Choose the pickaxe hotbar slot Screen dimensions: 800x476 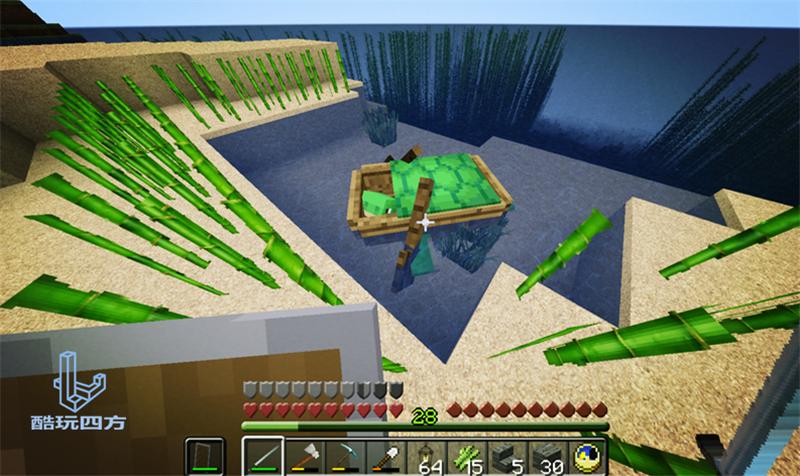coord(344,457)
